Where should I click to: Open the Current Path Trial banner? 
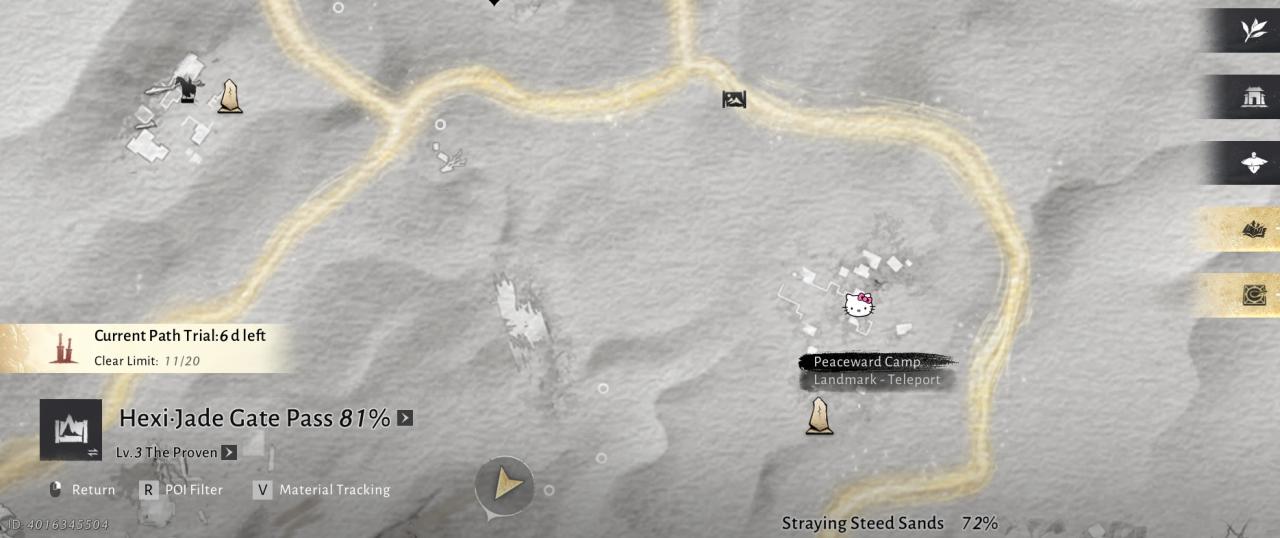click(150, 347)
